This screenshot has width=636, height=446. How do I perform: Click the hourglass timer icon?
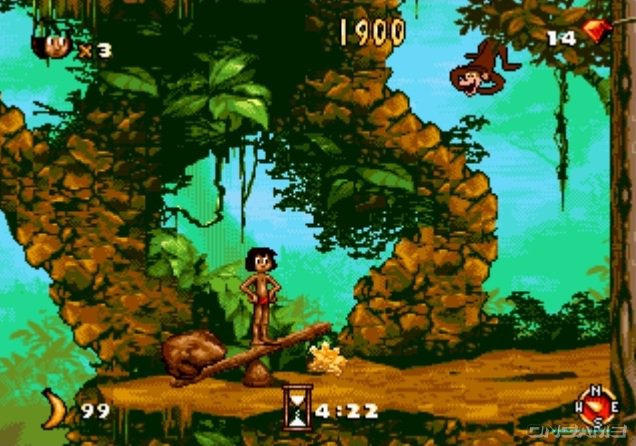click(296, 406)
